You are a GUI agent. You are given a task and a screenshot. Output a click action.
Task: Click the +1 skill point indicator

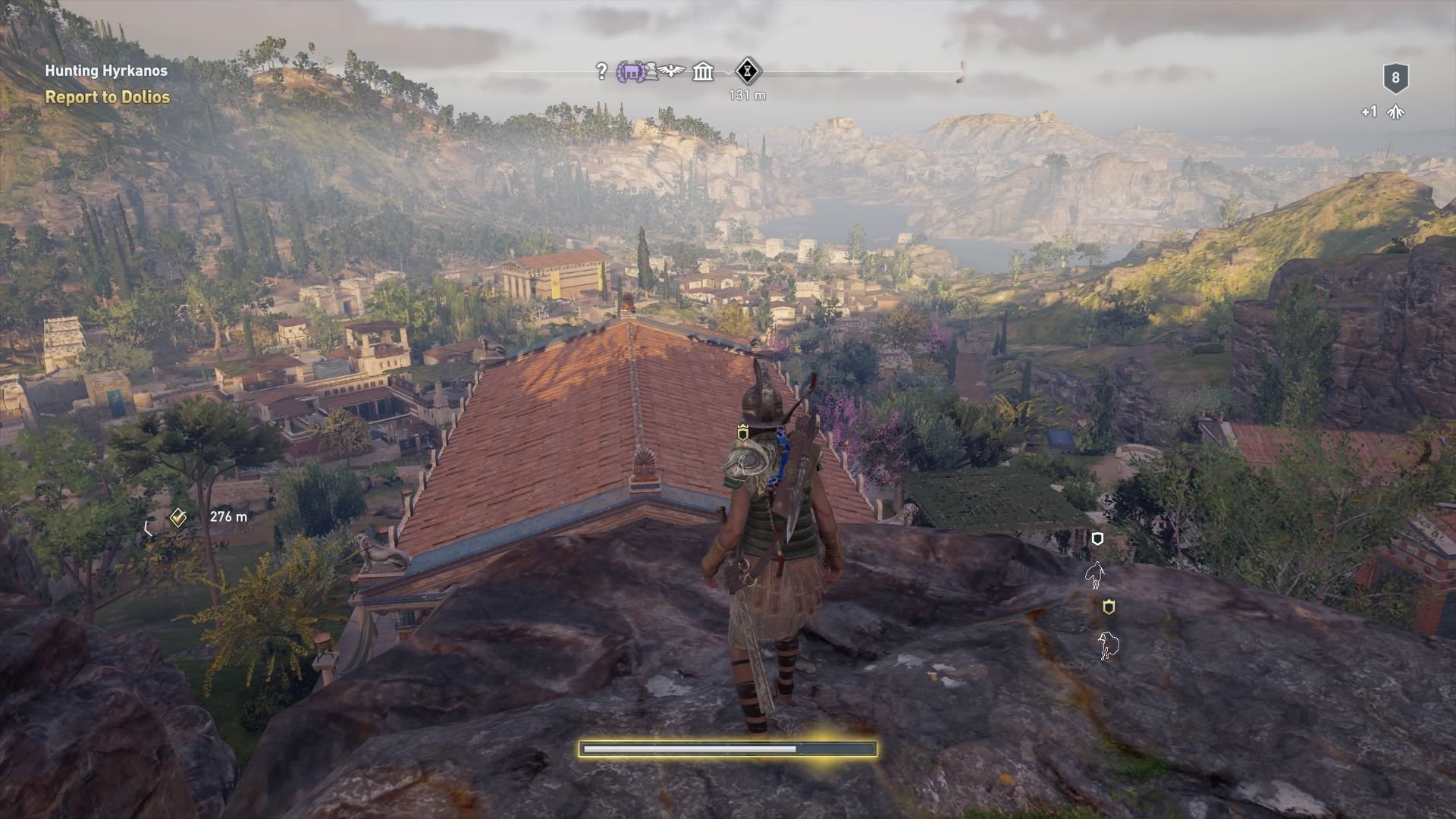[x=1369, y=111]
